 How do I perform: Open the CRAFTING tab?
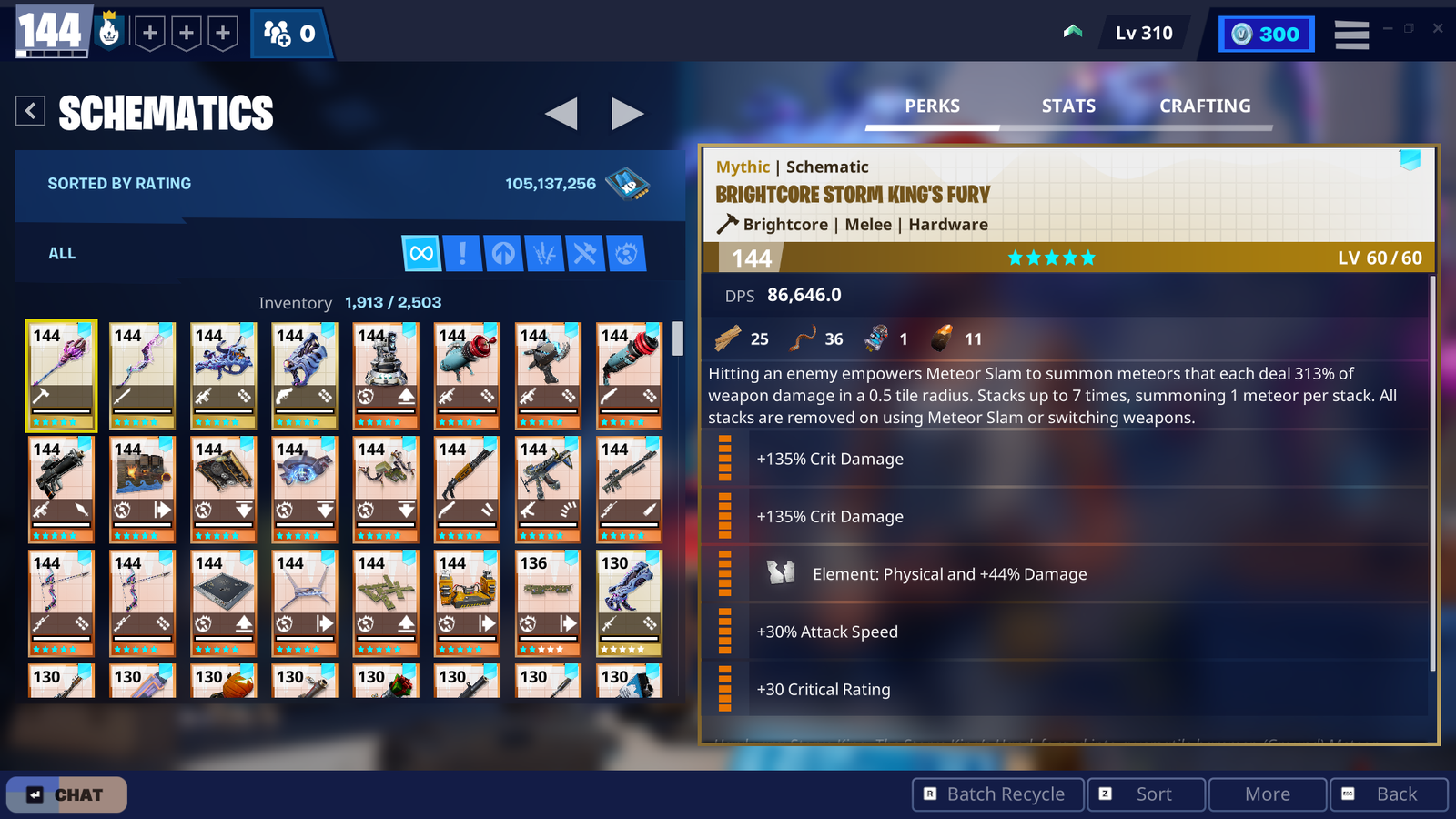pos(1204,106)
